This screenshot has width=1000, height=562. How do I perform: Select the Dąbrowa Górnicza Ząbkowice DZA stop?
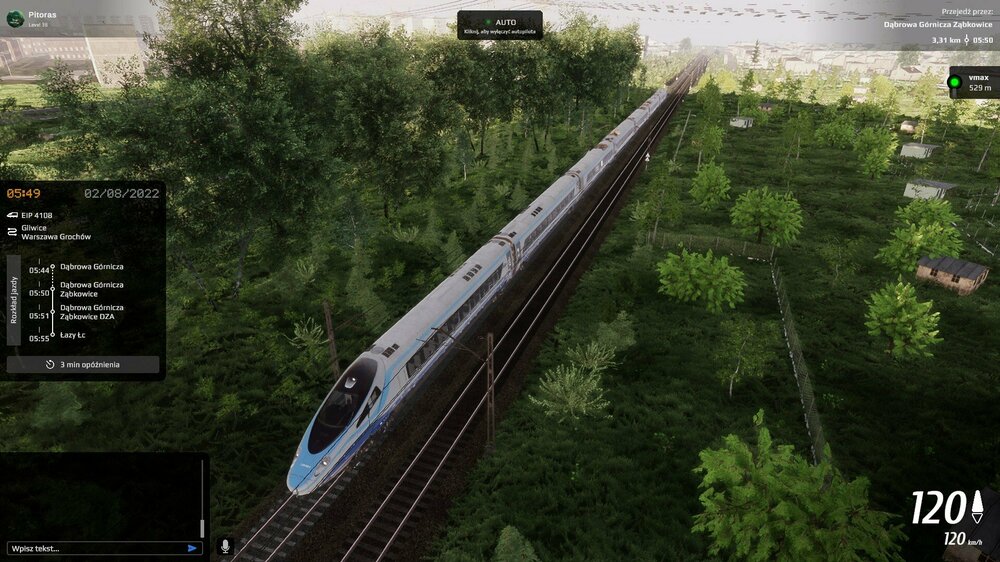(92, 312)
